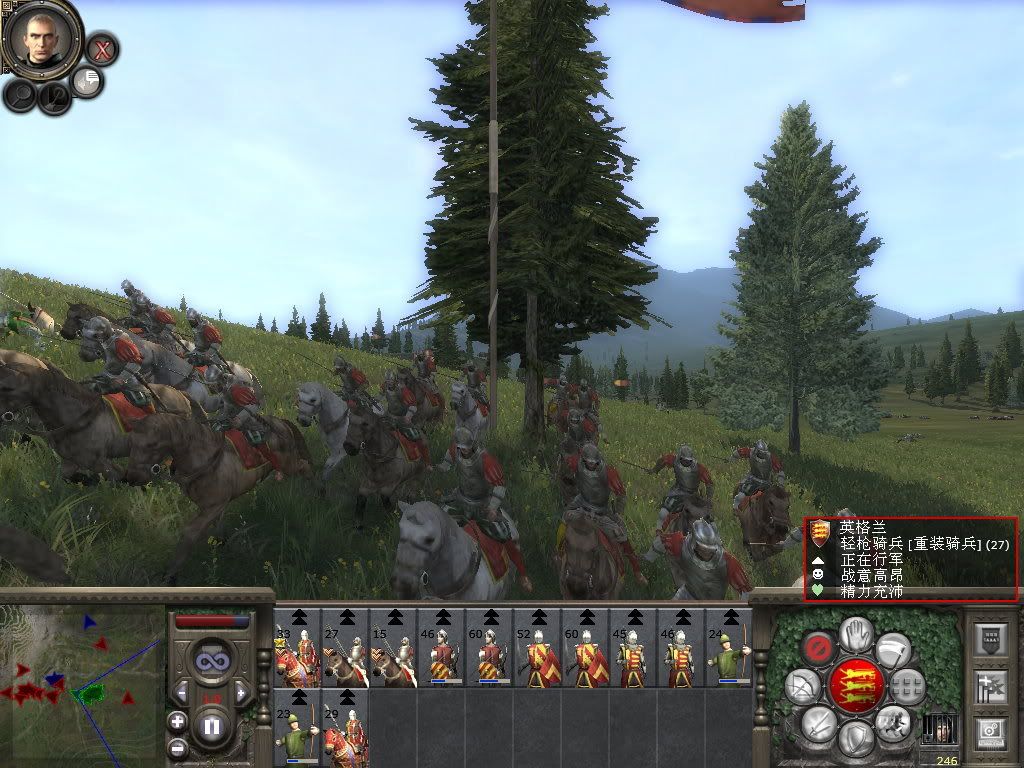
Task: Select the 33-man general cavalry unit card
Action: click(297, 648)
